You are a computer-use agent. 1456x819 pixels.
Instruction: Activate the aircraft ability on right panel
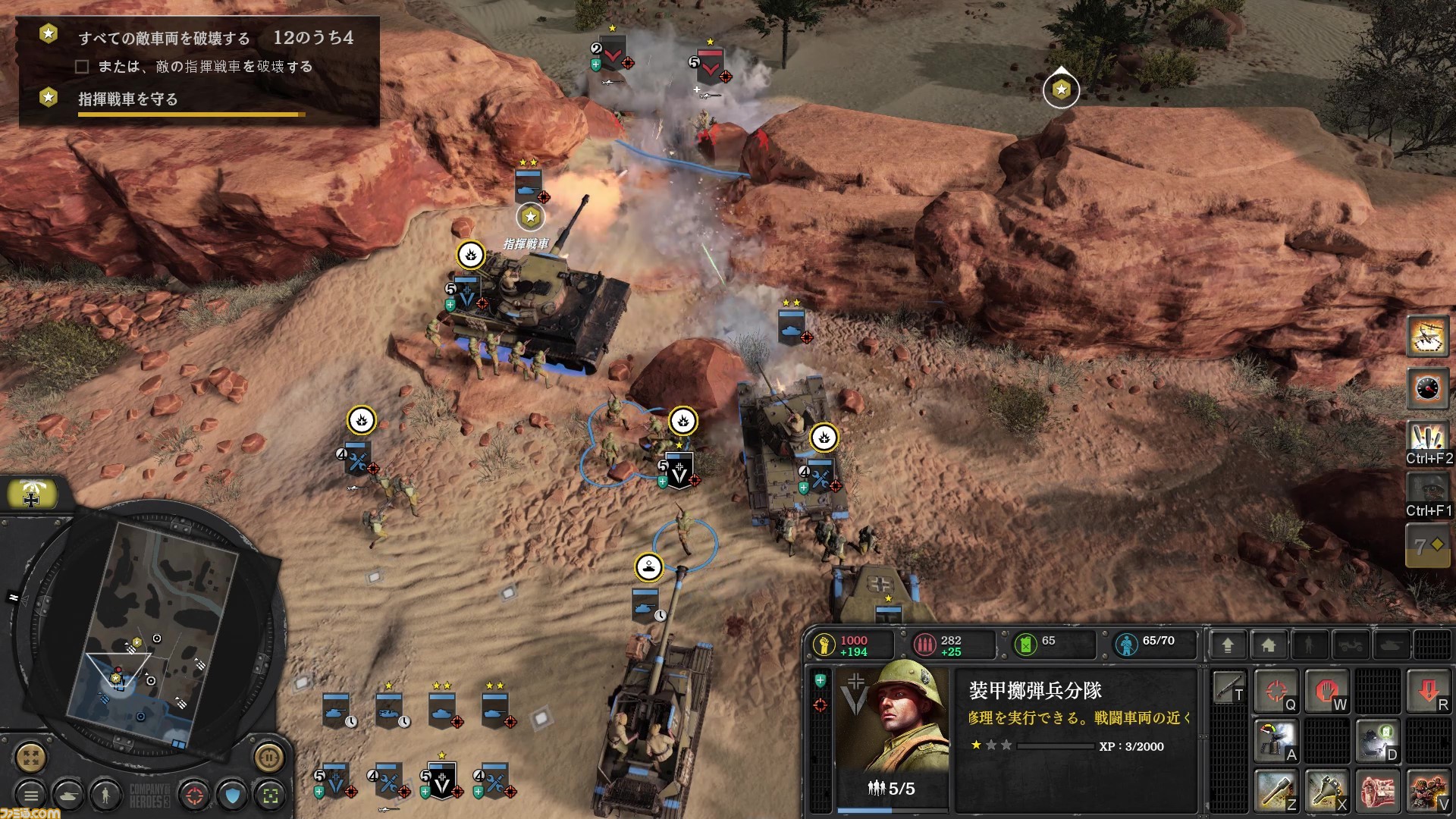[x=1429, y=337]
